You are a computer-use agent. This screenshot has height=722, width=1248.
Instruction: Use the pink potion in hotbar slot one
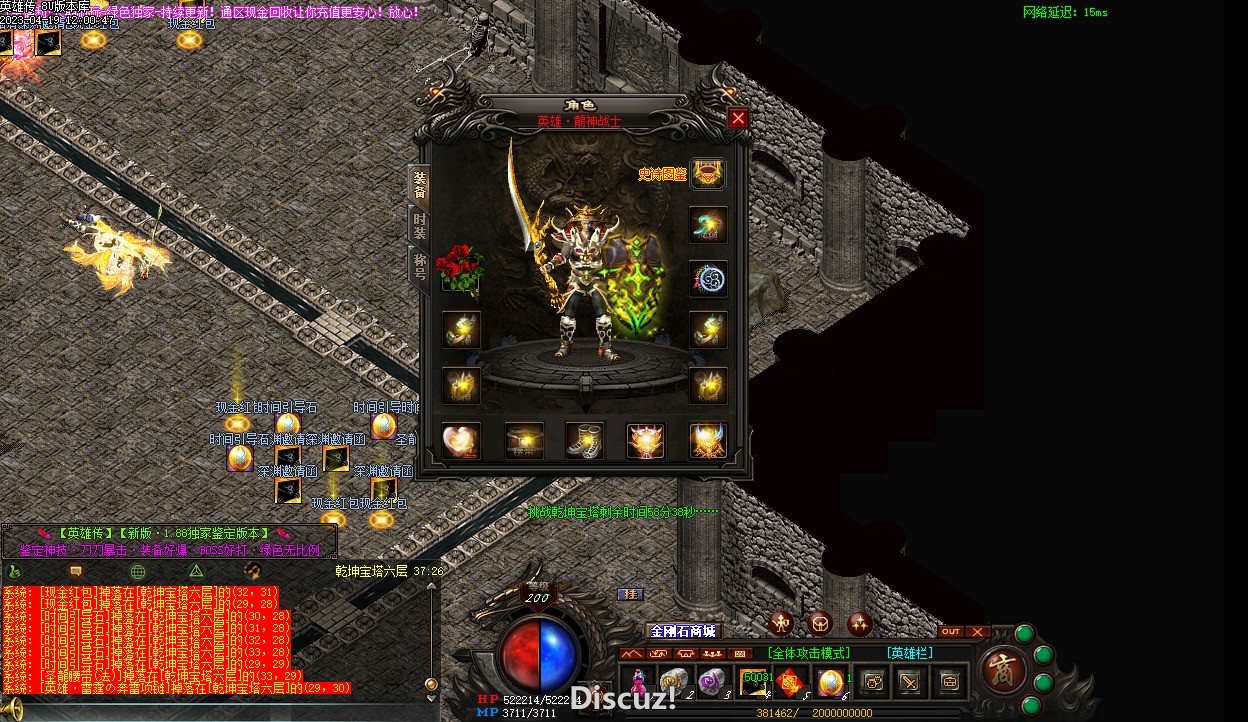pyautogui.click(x=636, y=681)
